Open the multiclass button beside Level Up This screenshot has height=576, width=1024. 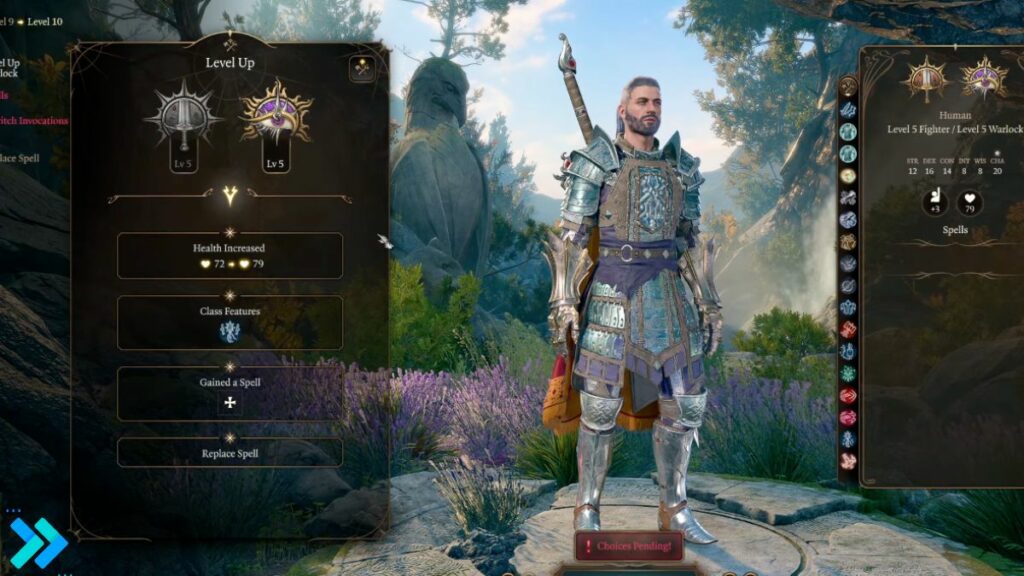(362, 68)
